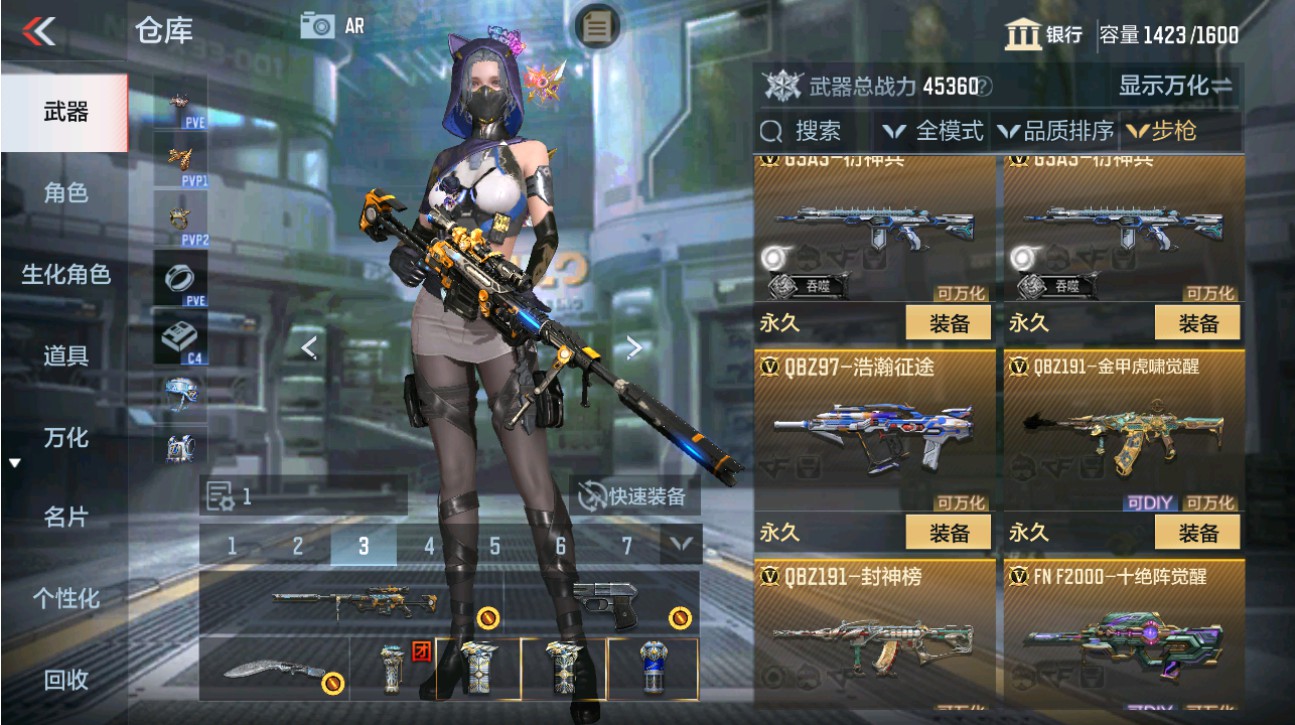Click the search magnifier (搜索) icon
This screenshot has height=725, width=1295.
click(768, 131)
